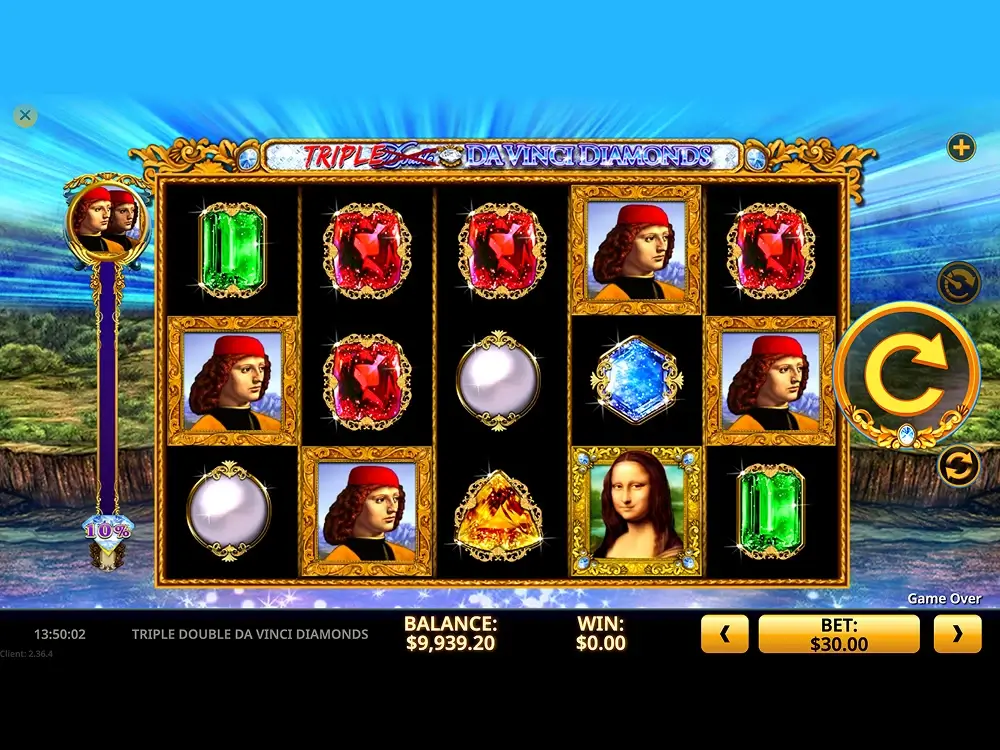Open the BET $30.00 selector
This screenshot has width=1000, height=750.
838,634
